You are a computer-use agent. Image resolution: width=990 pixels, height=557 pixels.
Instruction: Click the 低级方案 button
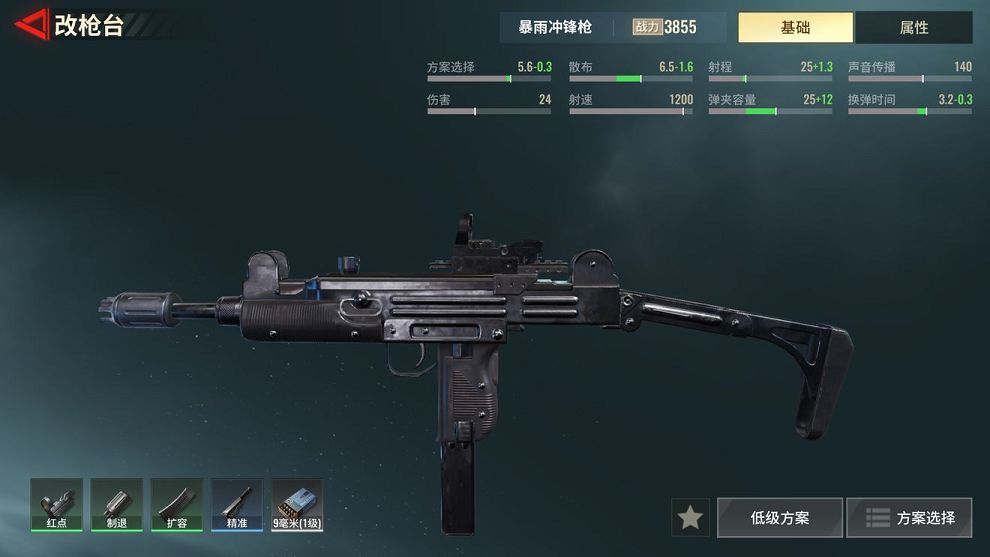780,517
